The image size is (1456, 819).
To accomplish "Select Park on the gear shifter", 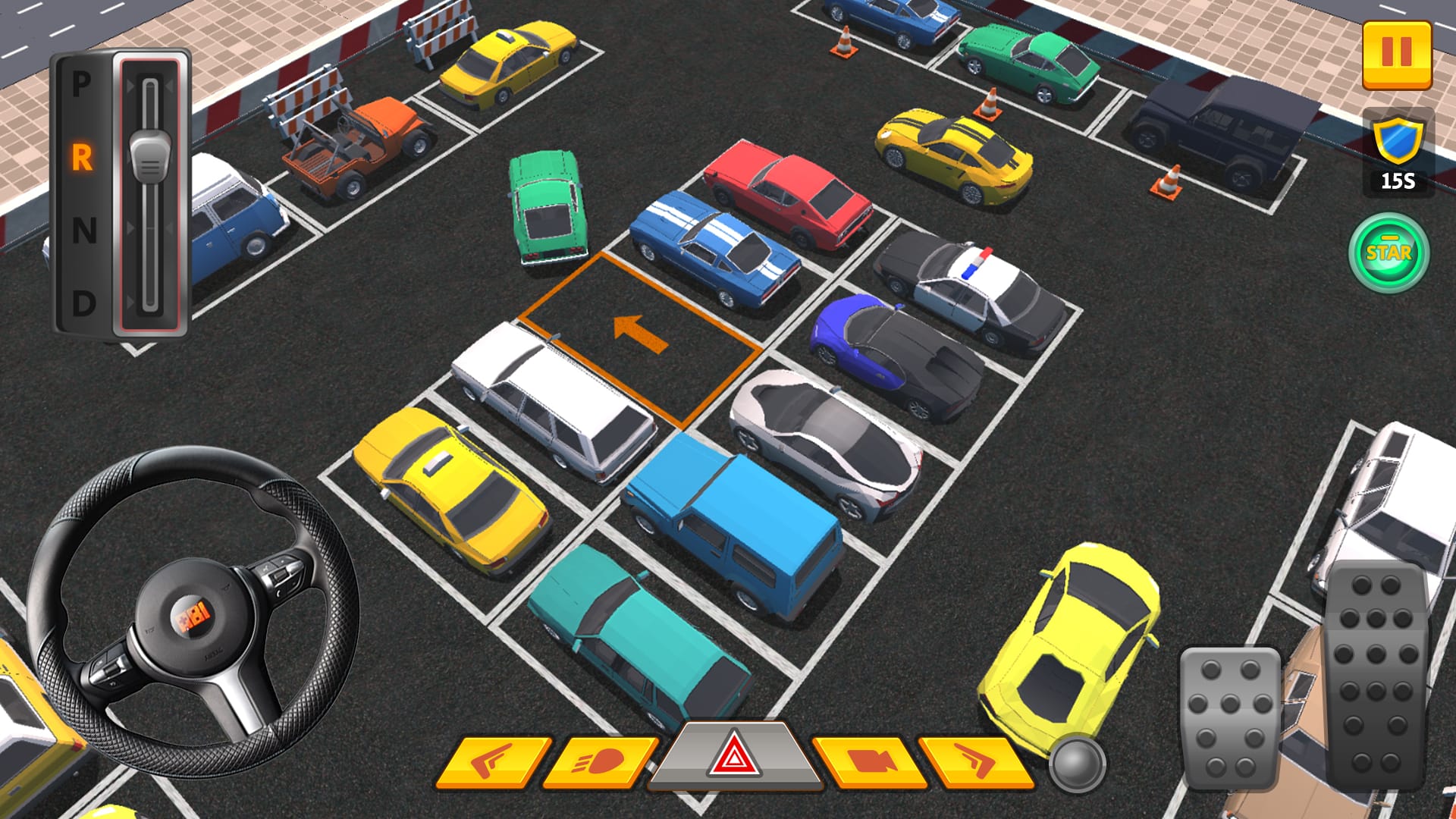I will pos(82,83).
